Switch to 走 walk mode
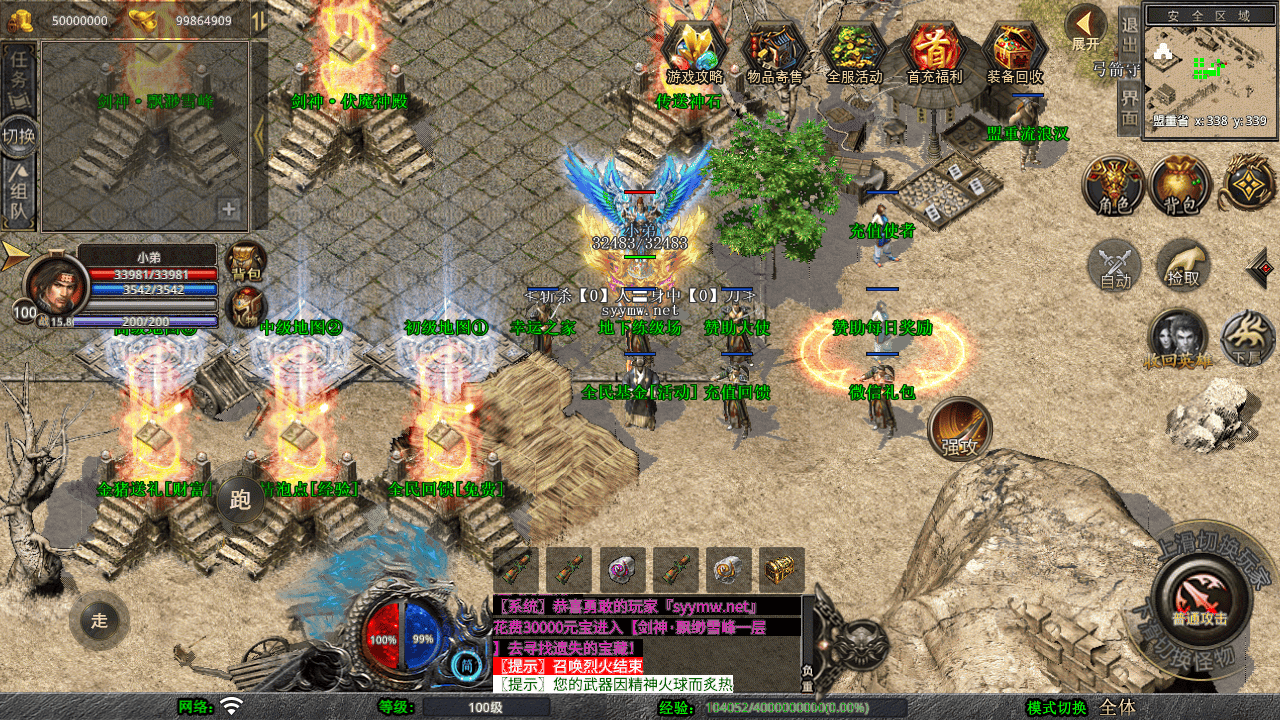1280x720 pixels. 99,620
